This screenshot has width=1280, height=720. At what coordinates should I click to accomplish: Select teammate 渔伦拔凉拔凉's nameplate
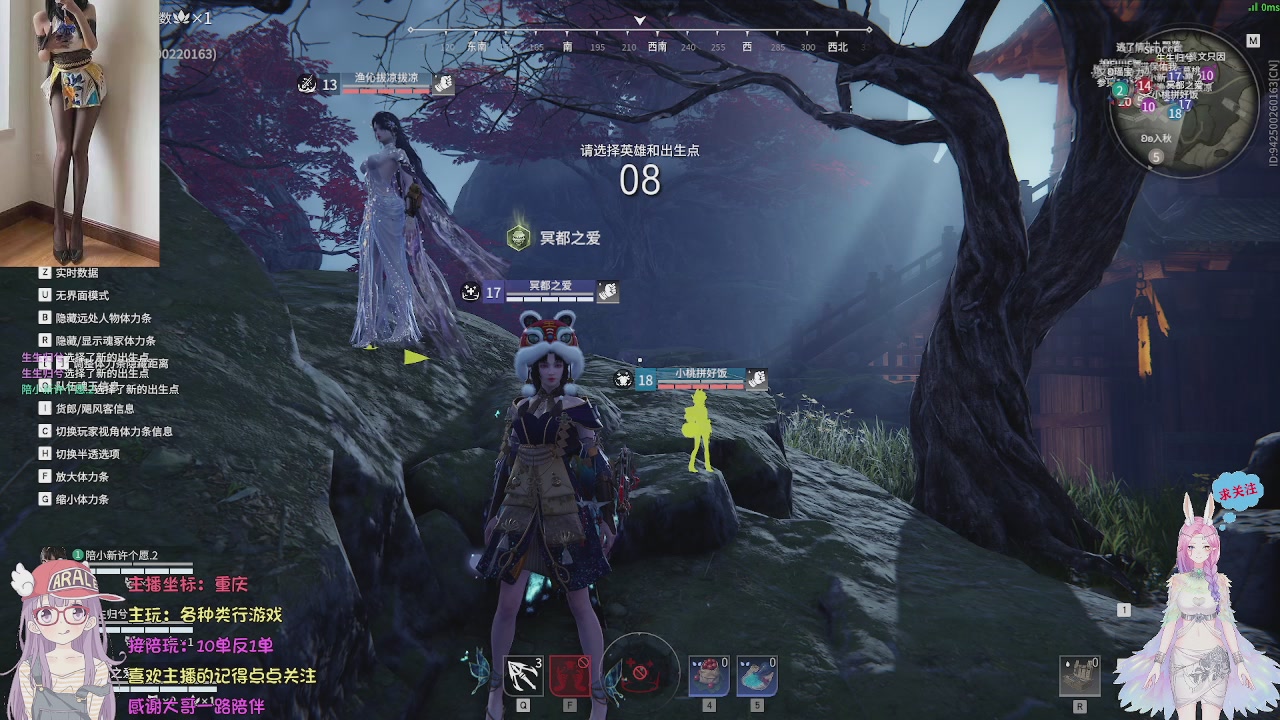(x=386, y=82)
